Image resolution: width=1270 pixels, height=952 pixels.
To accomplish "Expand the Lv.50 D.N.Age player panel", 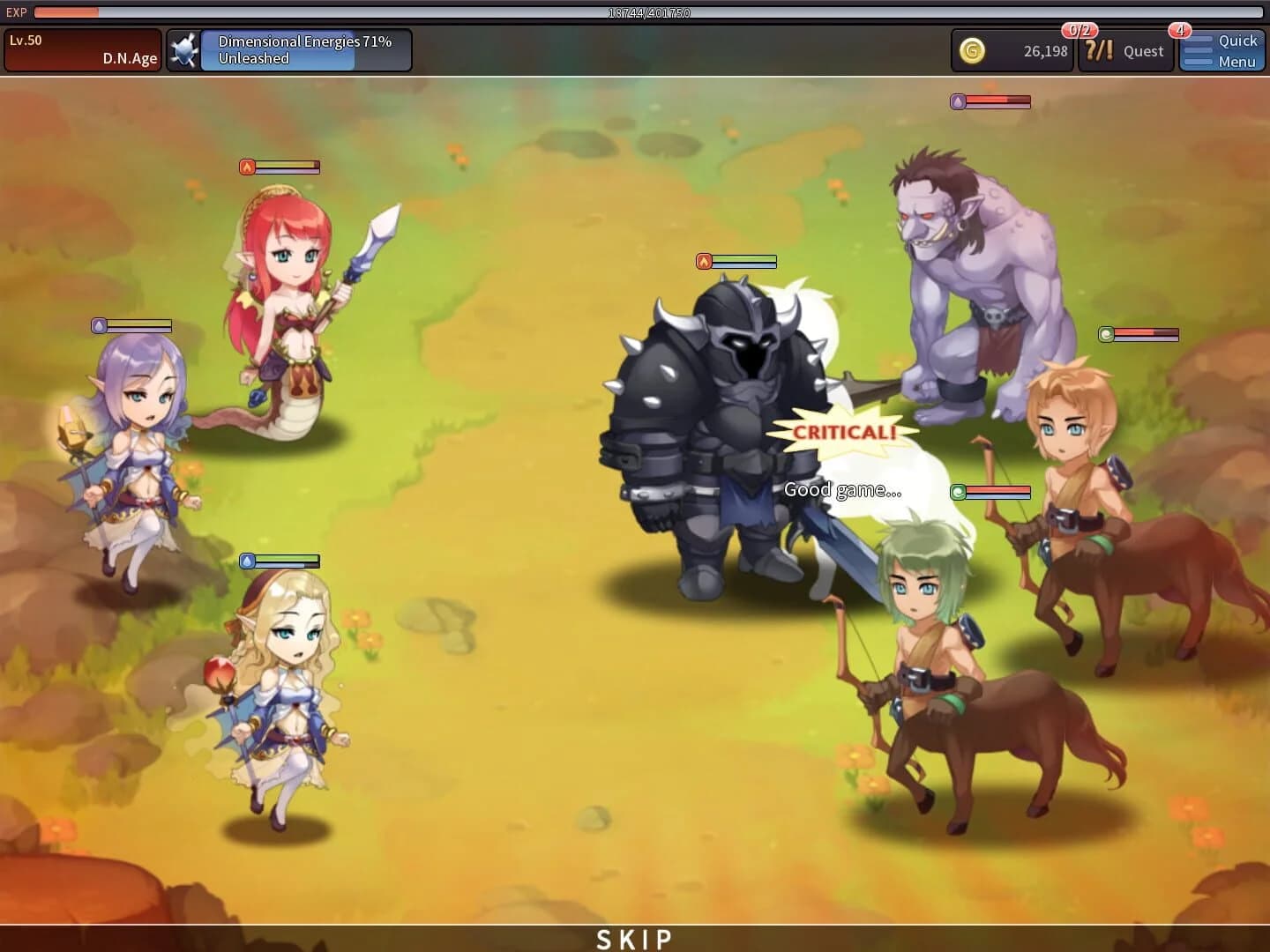I will click(x=82, y=48).
